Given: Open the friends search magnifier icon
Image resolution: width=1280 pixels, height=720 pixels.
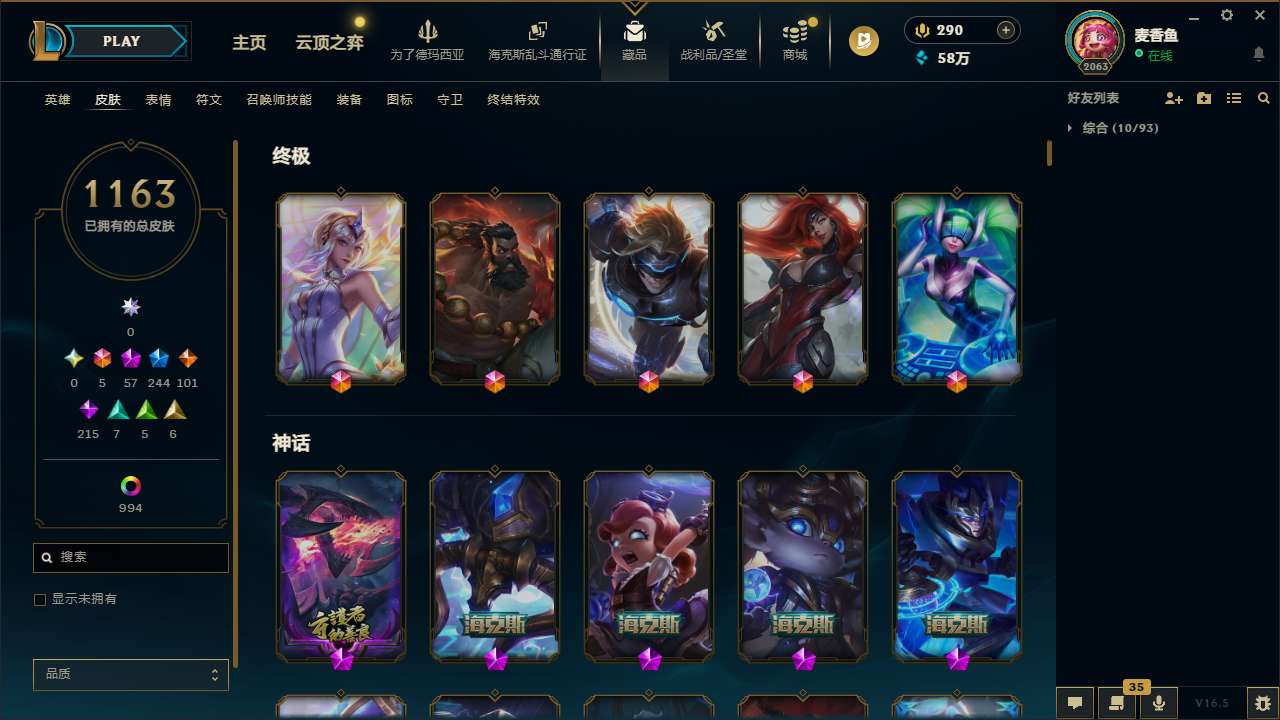Looking at the screenshot, I should coord(1263,98).
